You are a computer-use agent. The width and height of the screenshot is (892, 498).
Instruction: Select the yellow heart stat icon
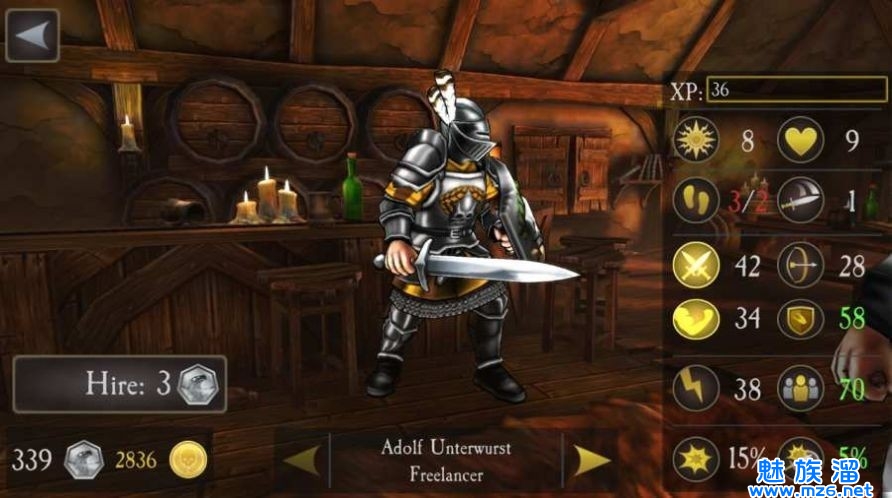pyautogui.click(x=800, y=140)
